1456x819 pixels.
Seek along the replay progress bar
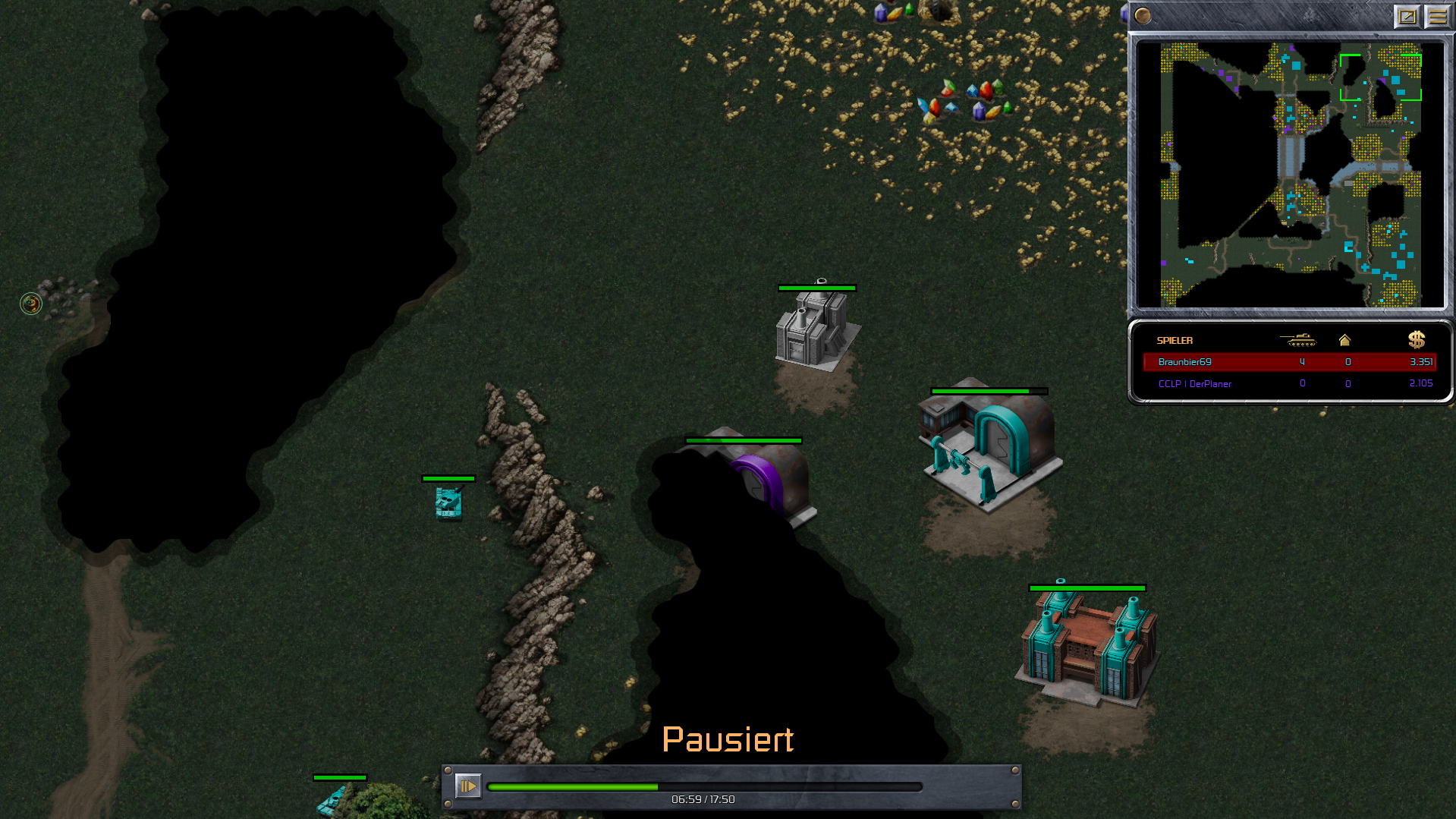(x=704, y=787)
